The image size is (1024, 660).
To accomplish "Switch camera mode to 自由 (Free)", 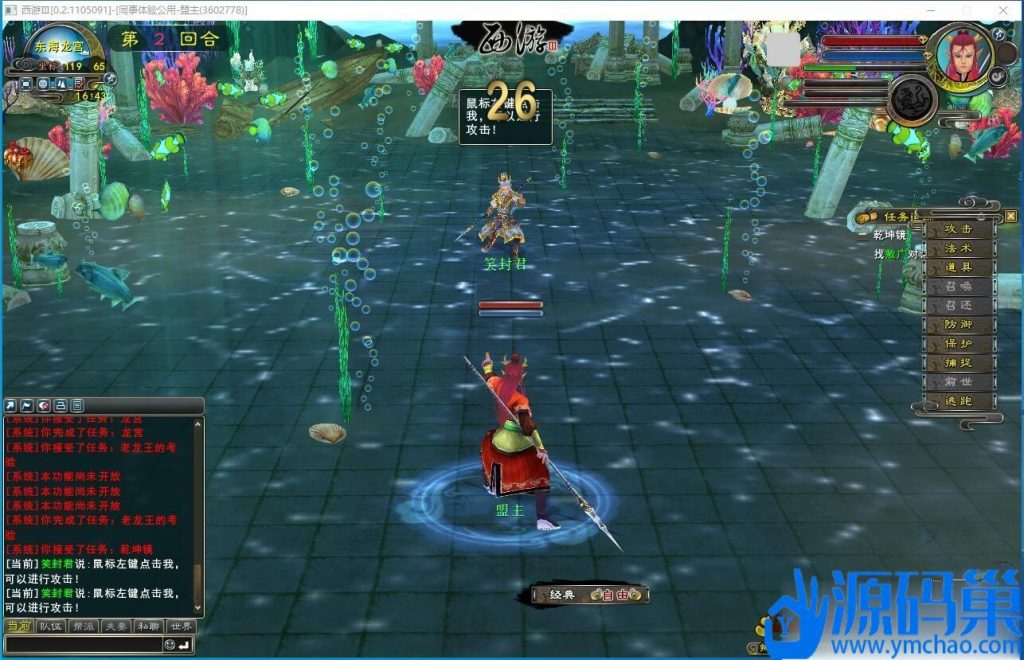I will click(615, 595).
